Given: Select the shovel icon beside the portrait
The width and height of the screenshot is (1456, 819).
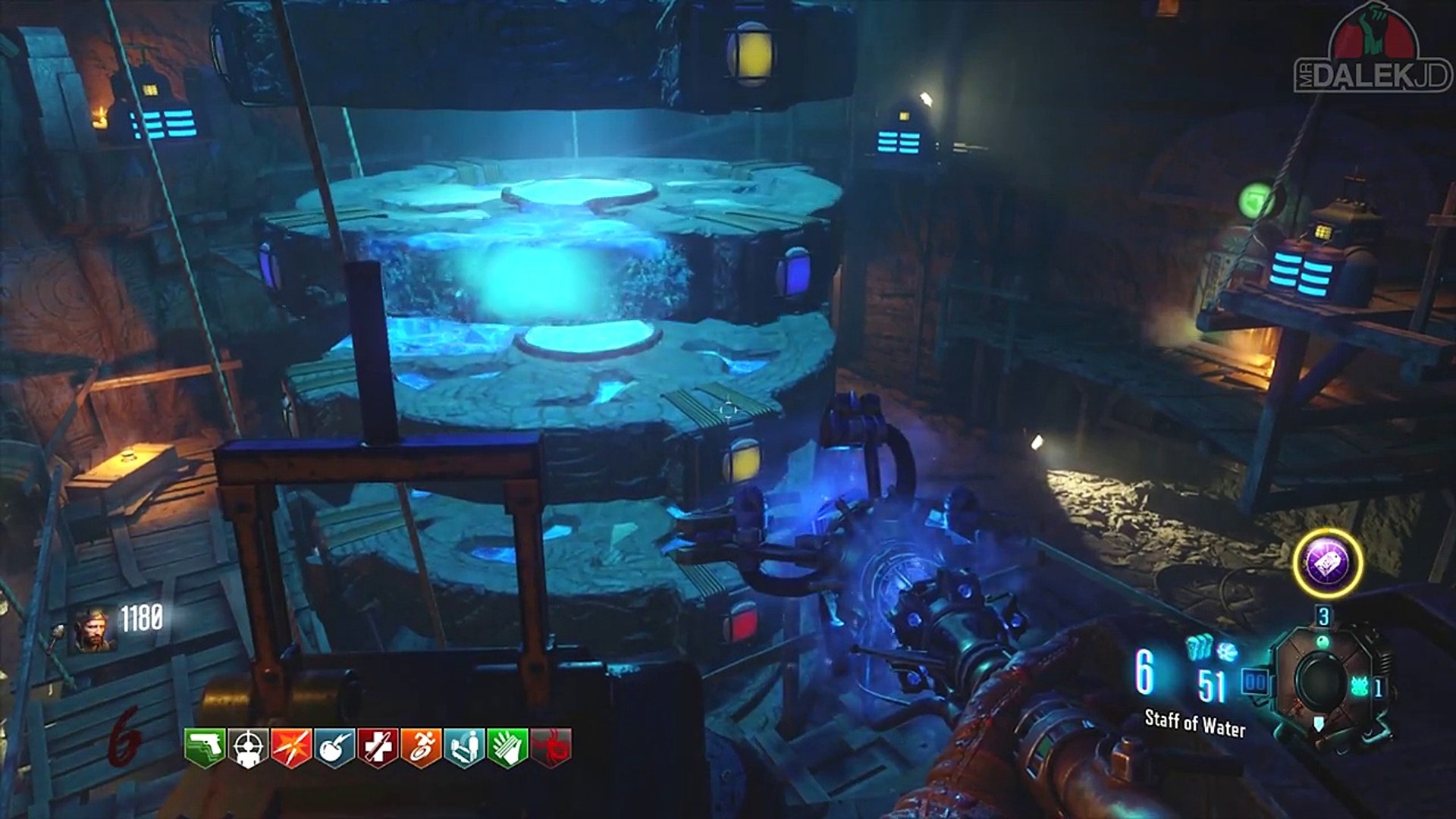Looking at the screenshot, I should click(58, 635).
